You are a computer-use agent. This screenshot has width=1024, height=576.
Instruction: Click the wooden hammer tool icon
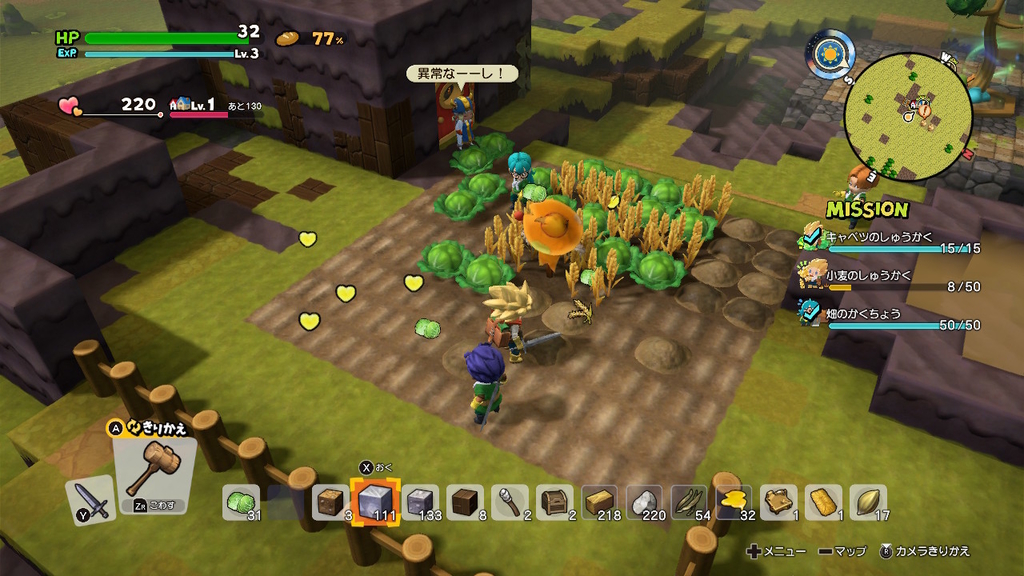point(153,470)
